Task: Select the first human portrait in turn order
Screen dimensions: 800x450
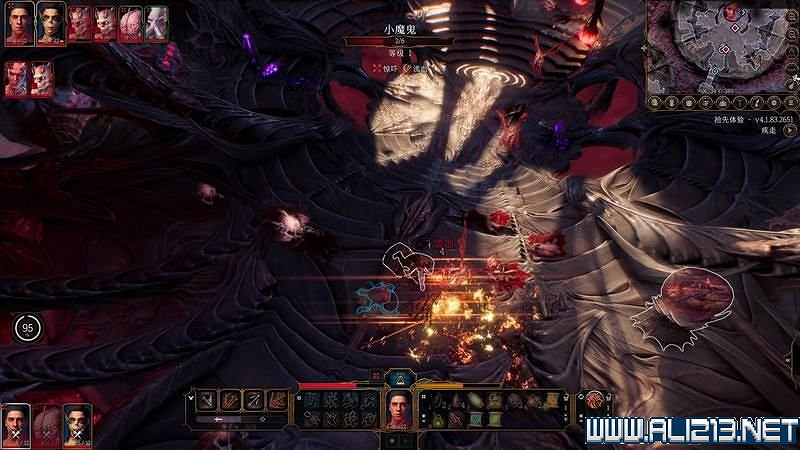Action: [17, 22]
